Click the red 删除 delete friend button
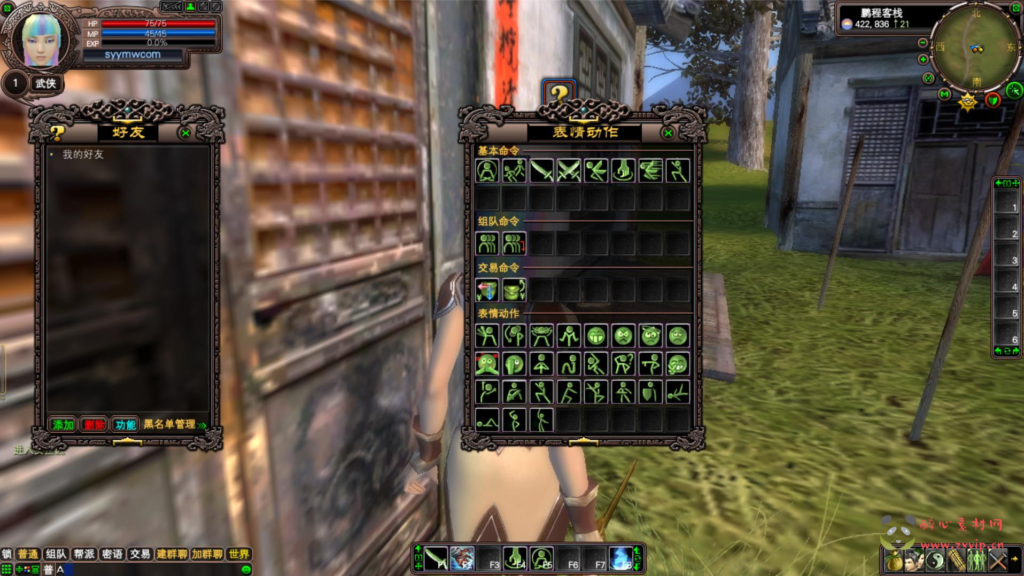 coord(94,425)
